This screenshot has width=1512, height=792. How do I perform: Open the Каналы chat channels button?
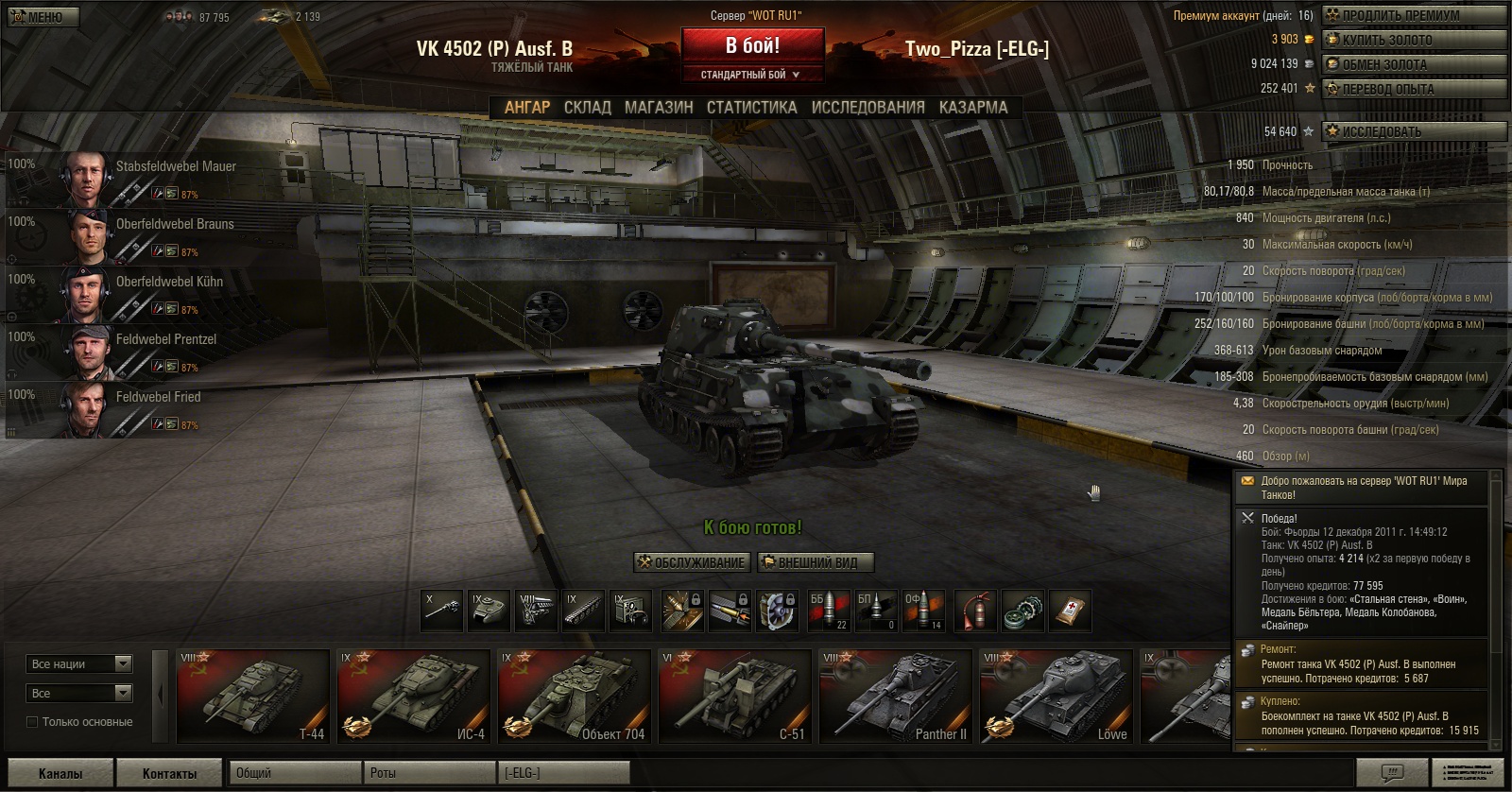[x=60, y=773]
